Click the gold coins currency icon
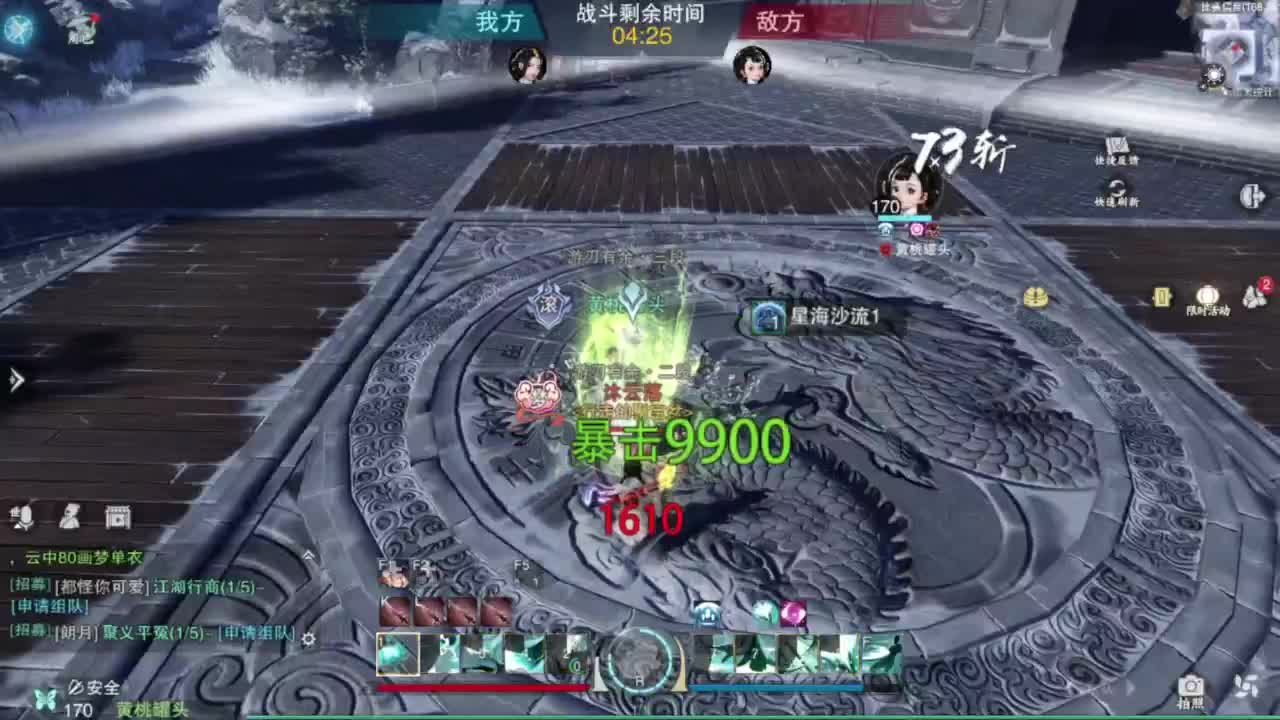1280x720 pixels. click(1035, 298)
